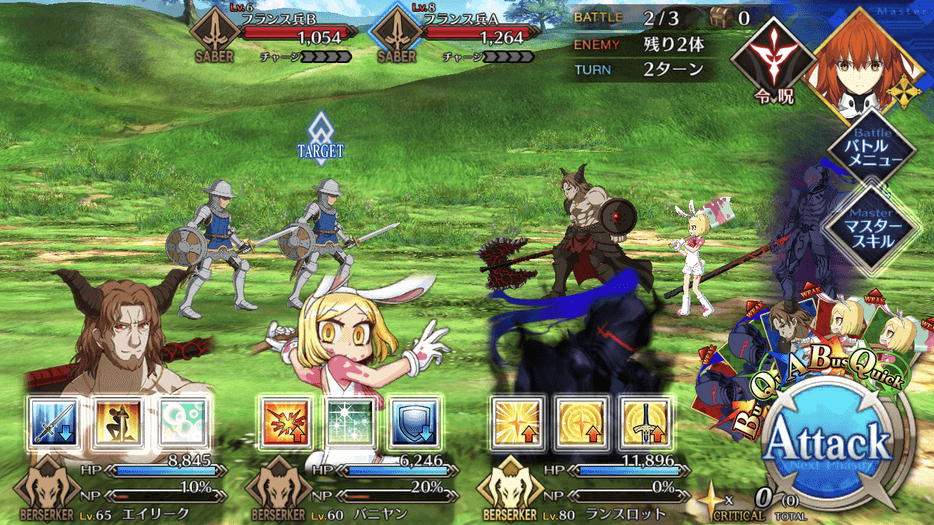Use Lancelot's golden circle buff skill
934x525 pixels.
click(x=580, y=421)
